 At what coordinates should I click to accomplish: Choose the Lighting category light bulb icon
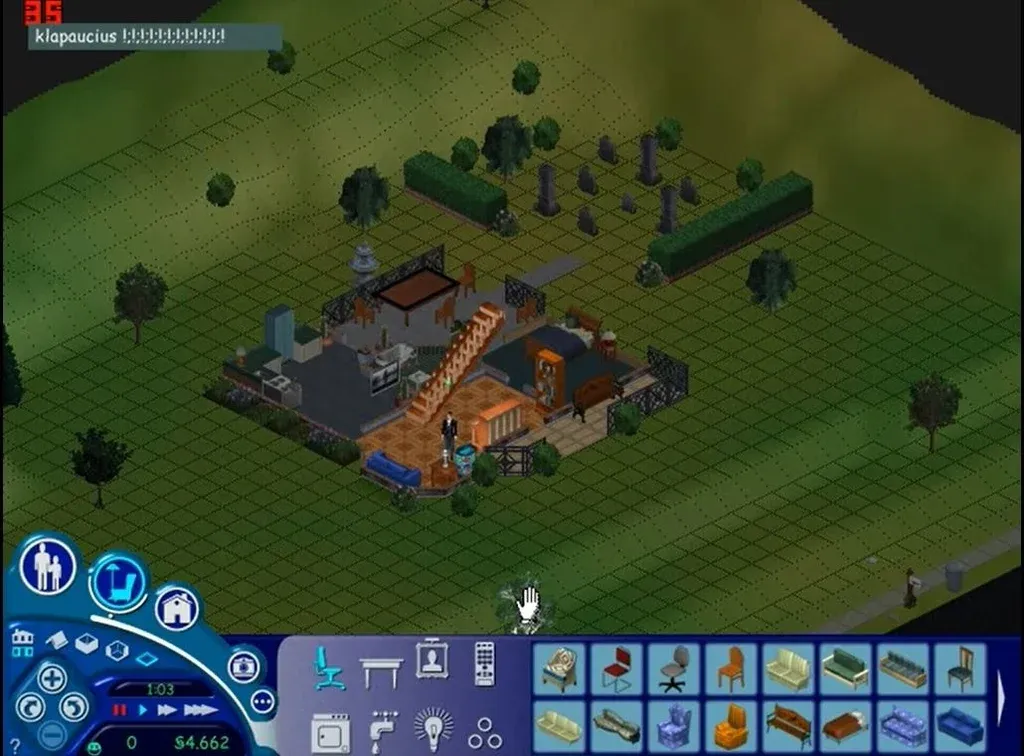click(434, 729)
